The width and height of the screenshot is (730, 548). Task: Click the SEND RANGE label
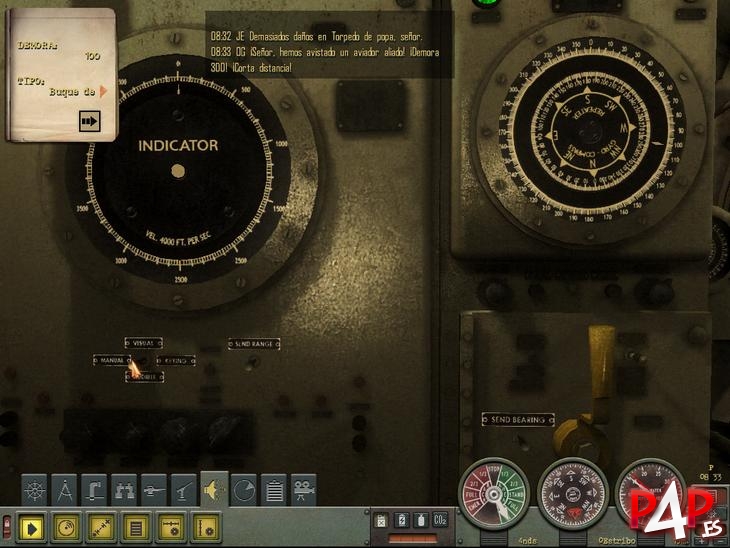click(x=253, y=344)
